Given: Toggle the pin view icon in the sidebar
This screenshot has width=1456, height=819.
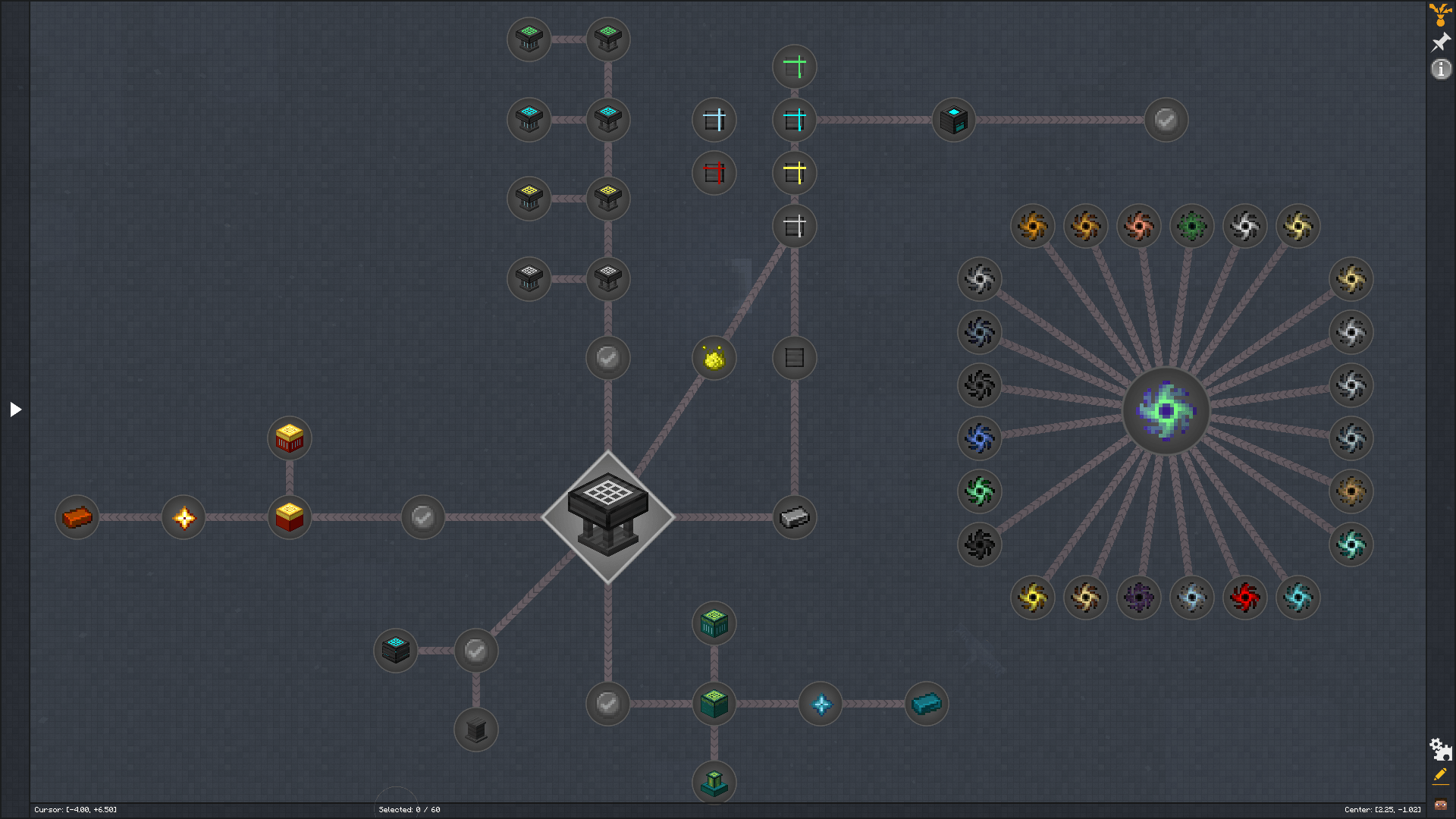Looking at the screenshot, I should coord(1439,42).
